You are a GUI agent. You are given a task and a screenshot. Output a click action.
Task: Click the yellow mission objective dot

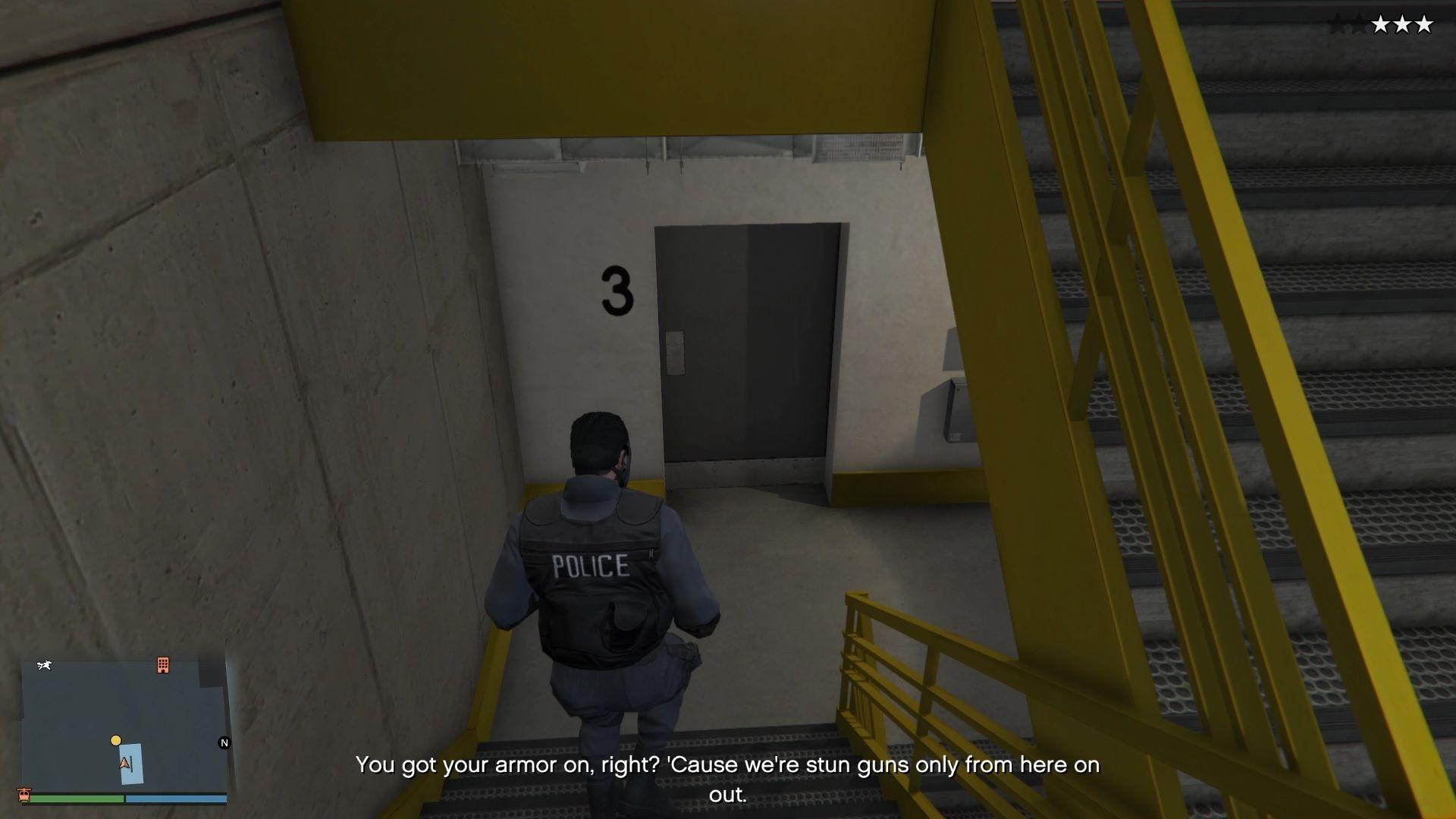(116, 740)
